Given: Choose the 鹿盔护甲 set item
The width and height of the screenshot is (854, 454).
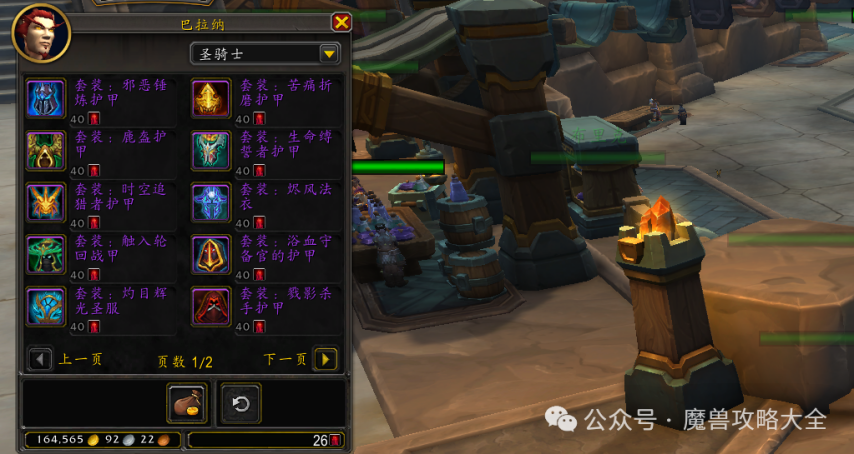Looking at the screenshot, I should point(46,150).
